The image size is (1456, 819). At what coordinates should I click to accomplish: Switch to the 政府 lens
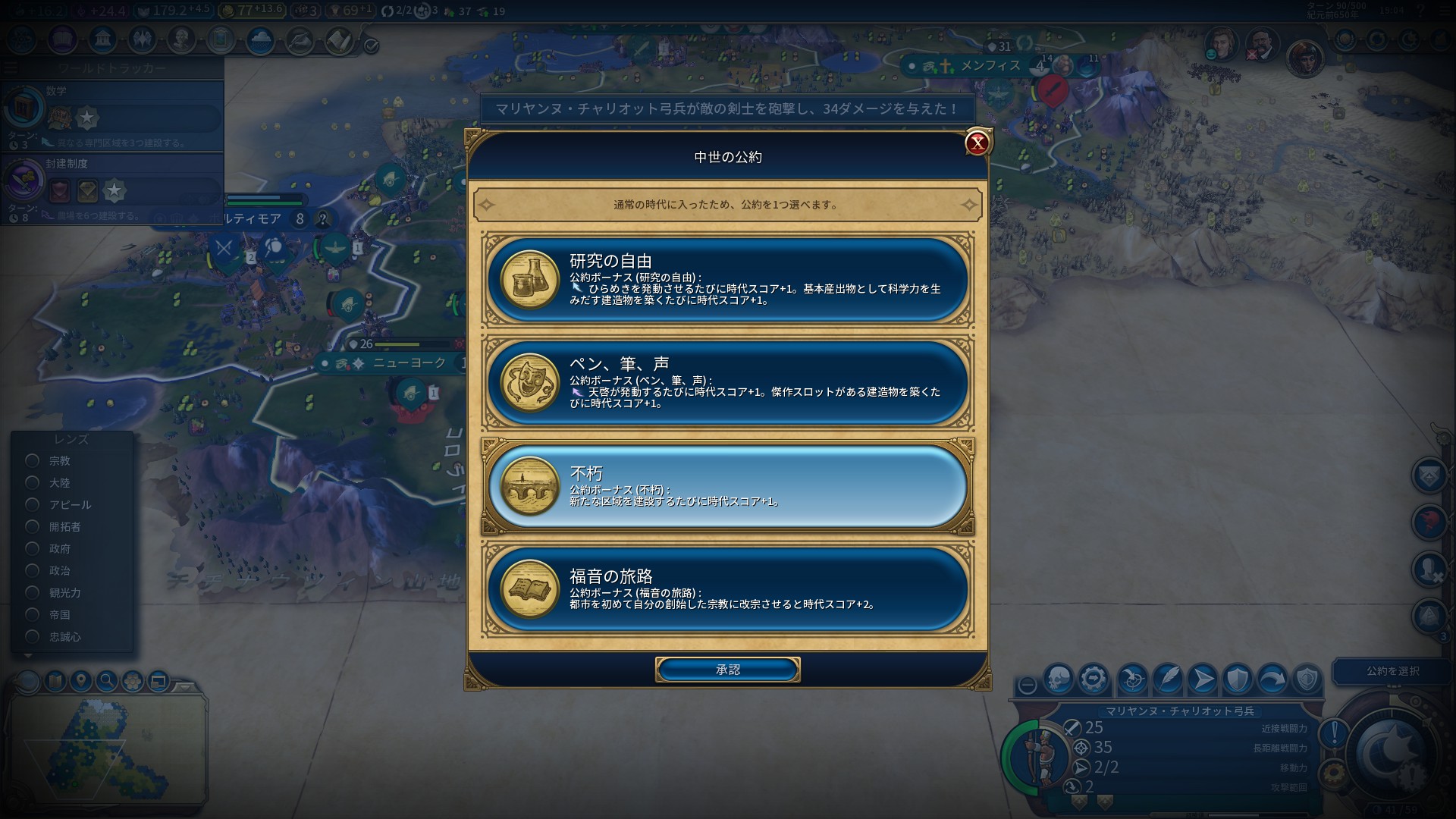(33, 548)
